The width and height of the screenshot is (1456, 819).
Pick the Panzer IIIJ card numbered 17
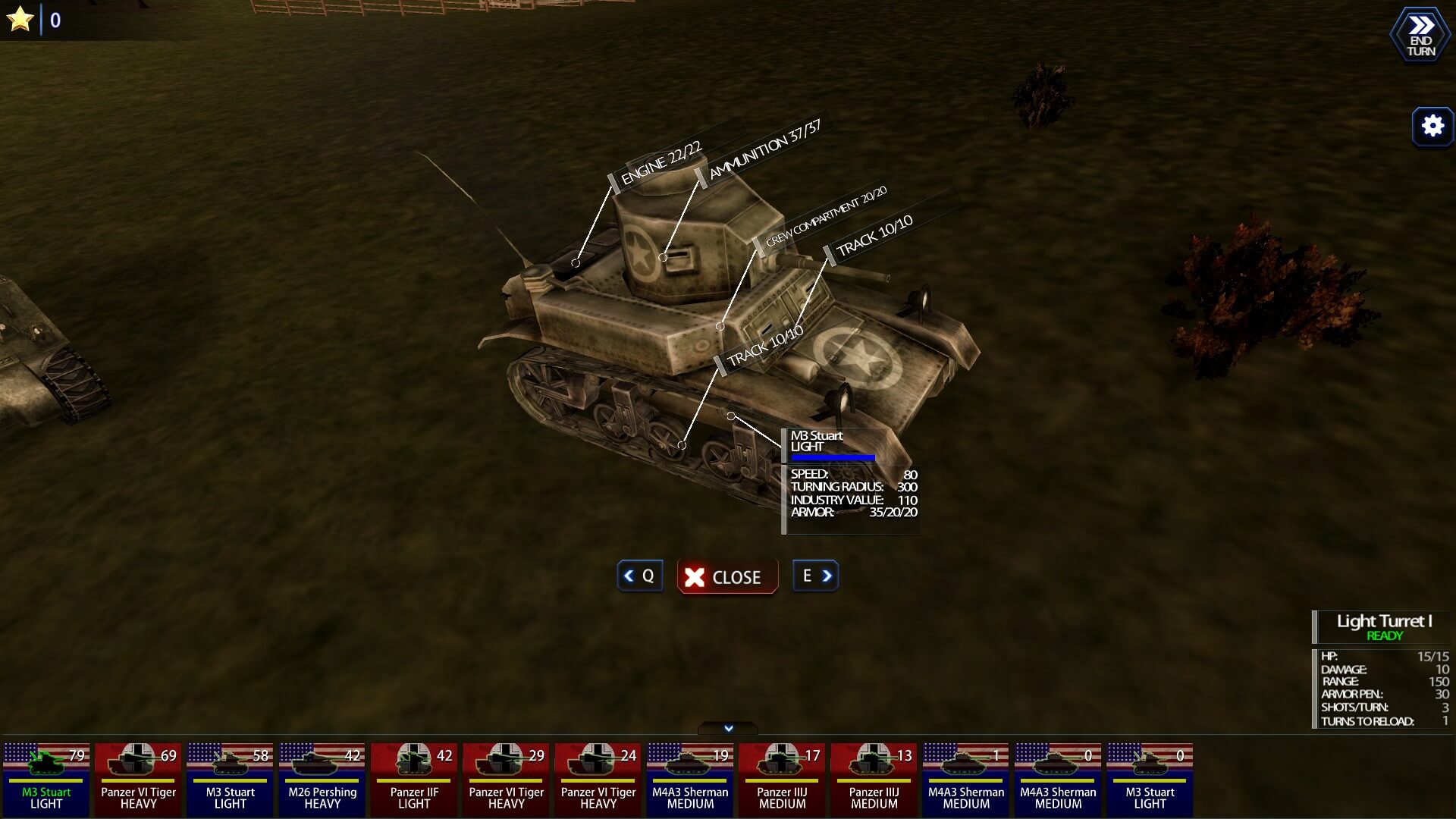pyautogui.click(x=782, y=779)
